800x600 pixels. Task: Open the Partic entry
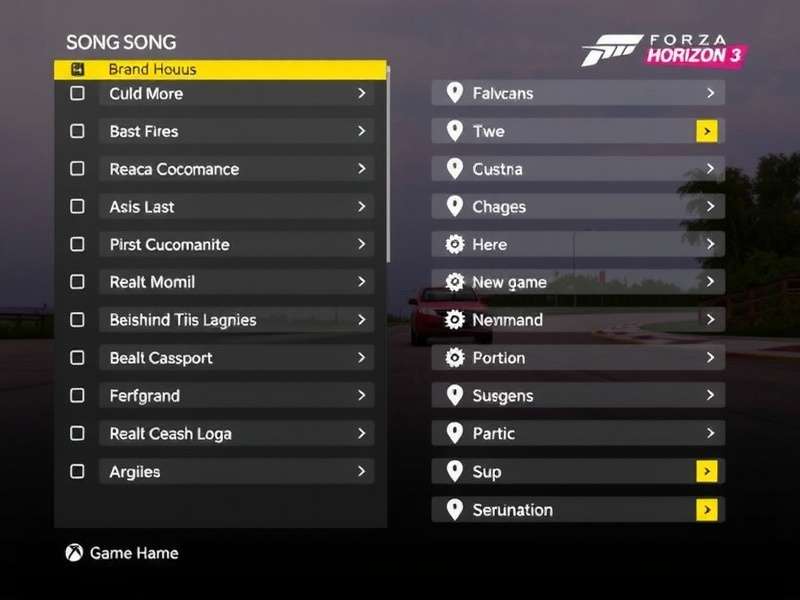click(x=578, y=434)
